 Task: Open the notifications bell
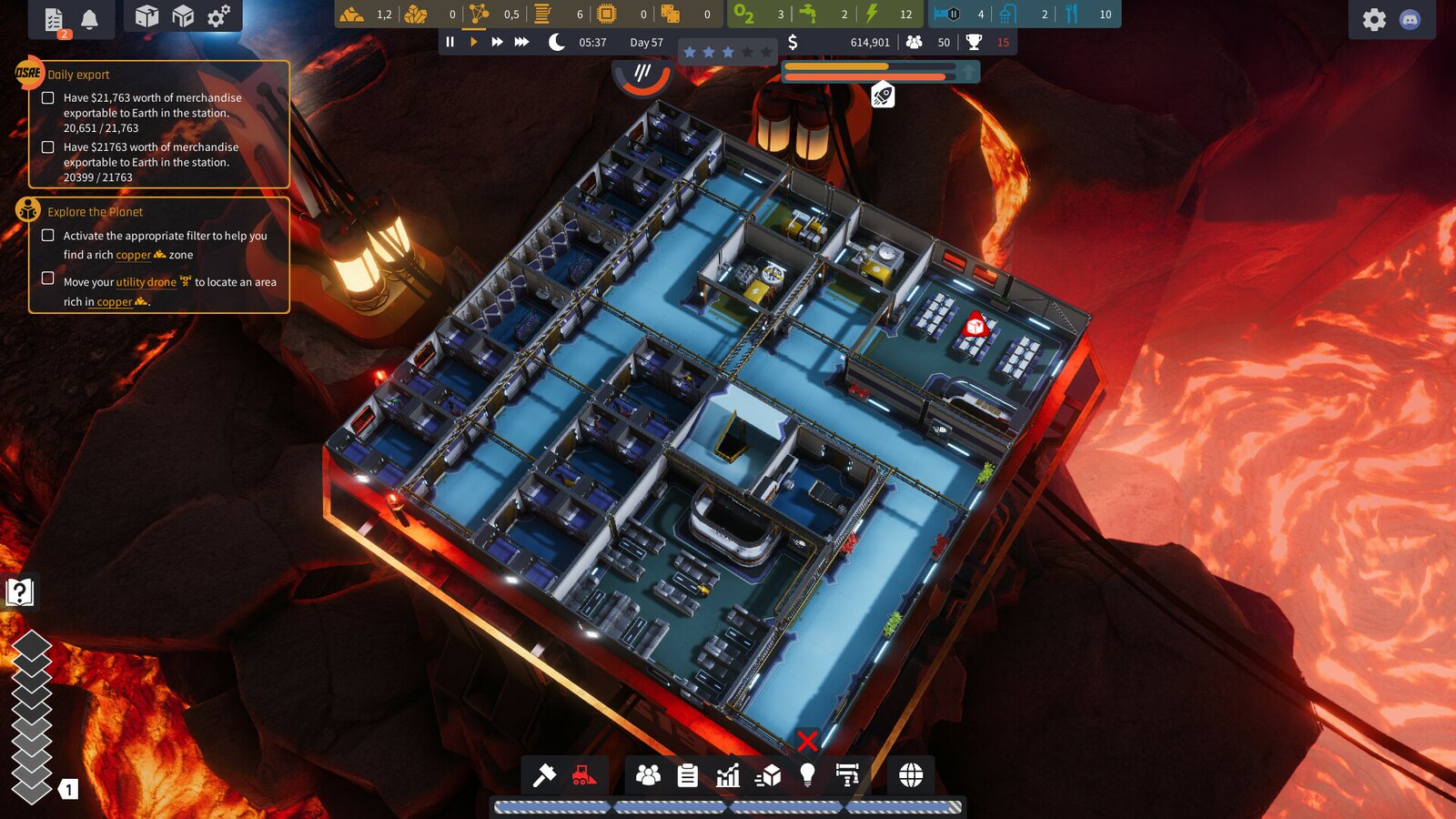click(x=89, y=19)
